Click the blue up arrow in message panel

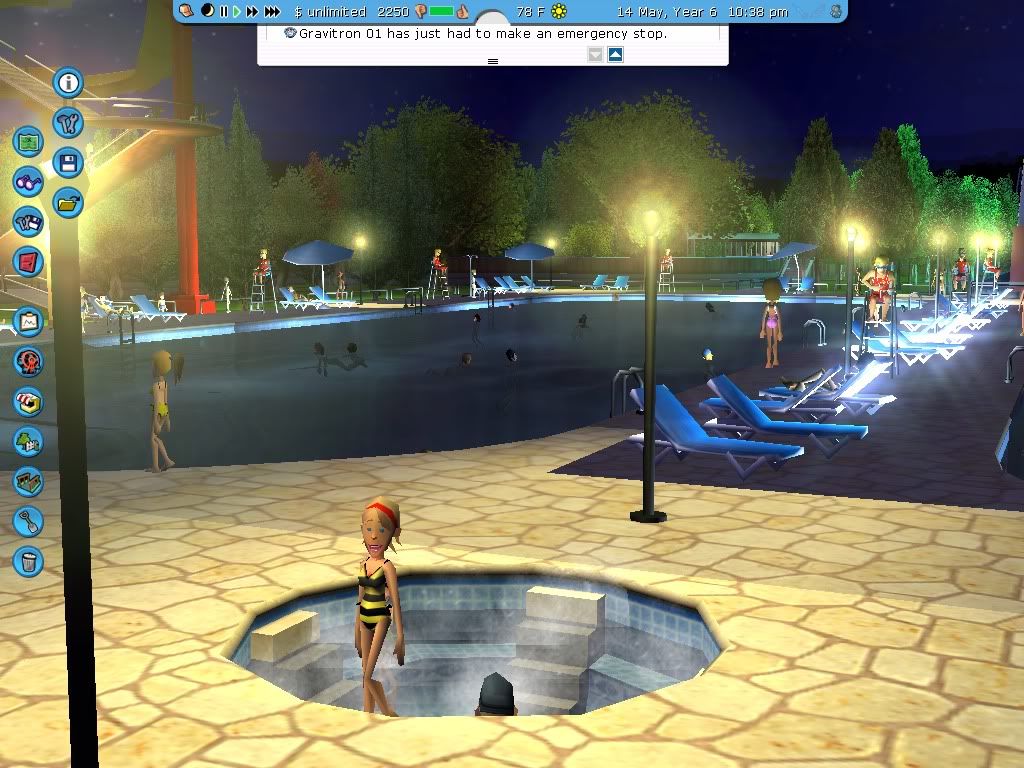pos(615,54)
